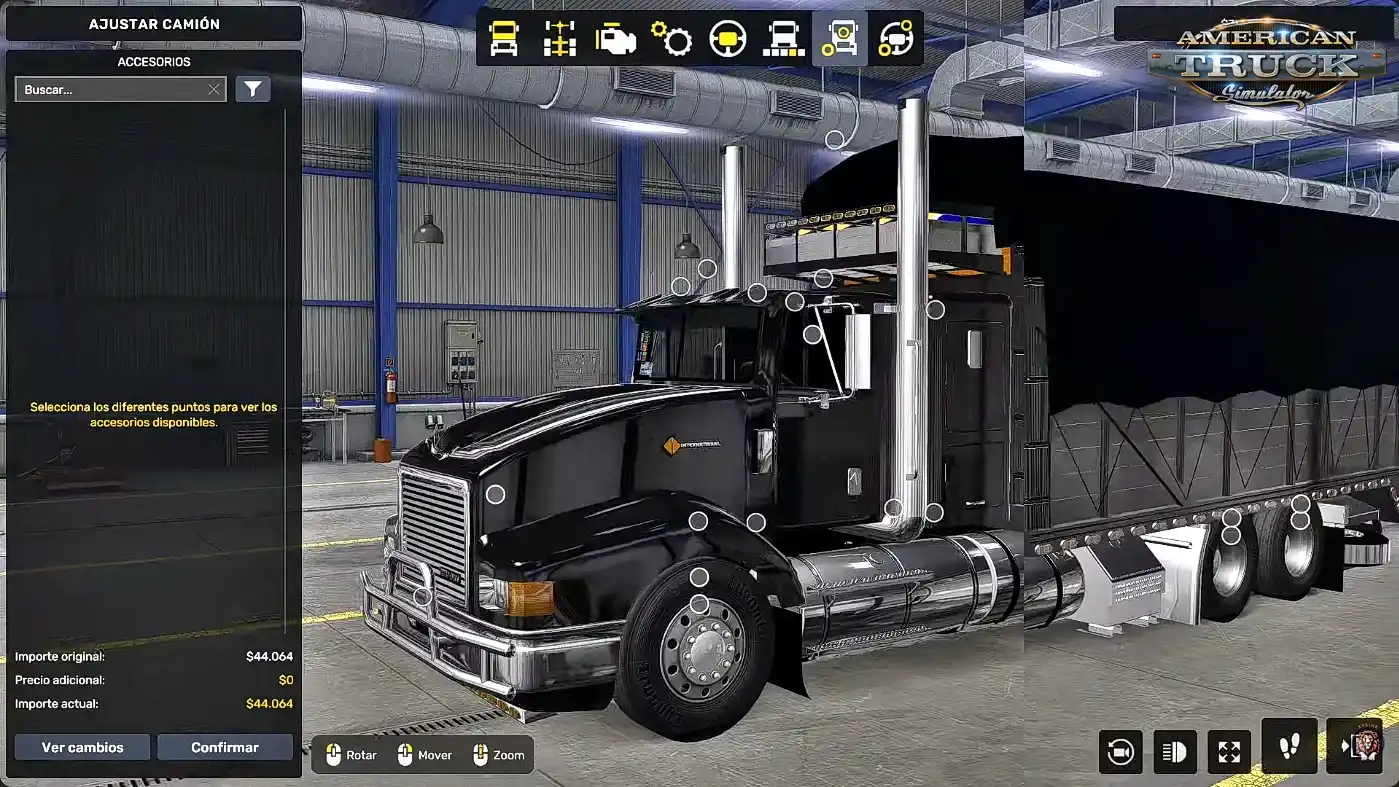Image resolution: width=1399 pixels, height=787 pixels.
Task: Select the truck paint swatches tab
Action: pyautogui.click(x=784, y=39)
